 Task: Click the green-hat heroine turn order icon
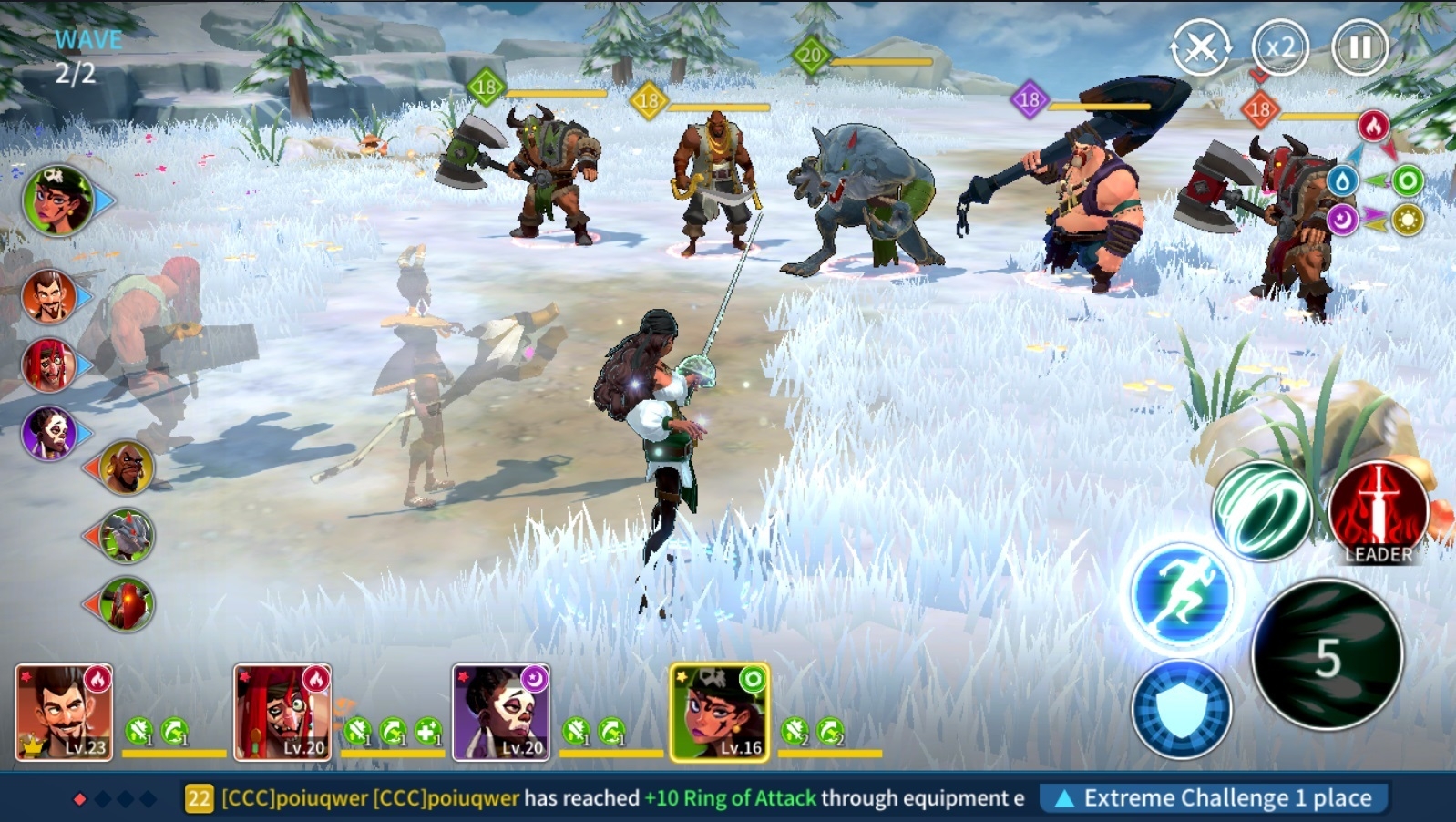[x=58, y=200]
